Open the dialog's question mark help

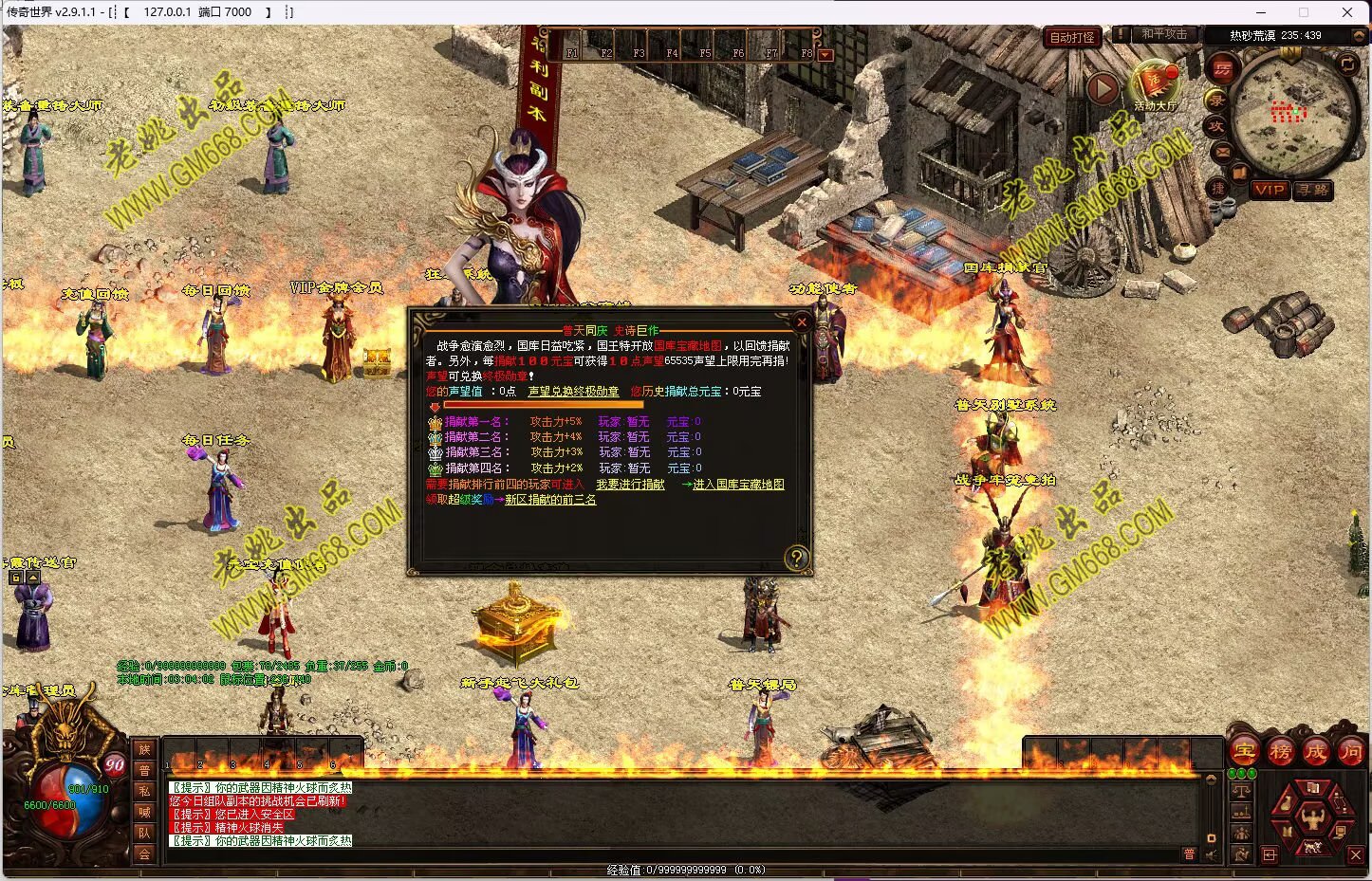(797, 558)
